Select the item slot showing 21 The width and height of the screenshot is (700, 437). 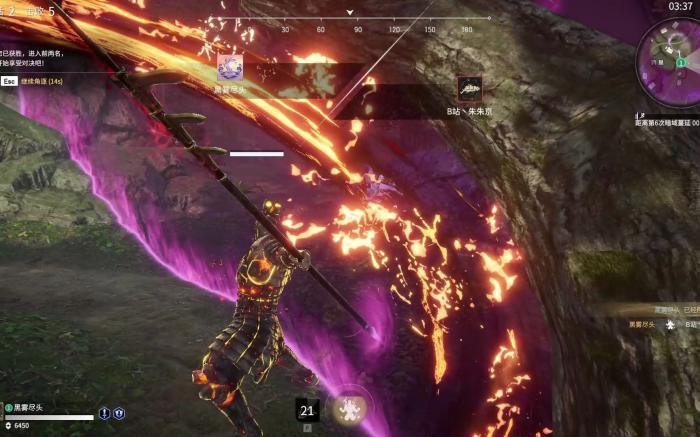[307, 410]
